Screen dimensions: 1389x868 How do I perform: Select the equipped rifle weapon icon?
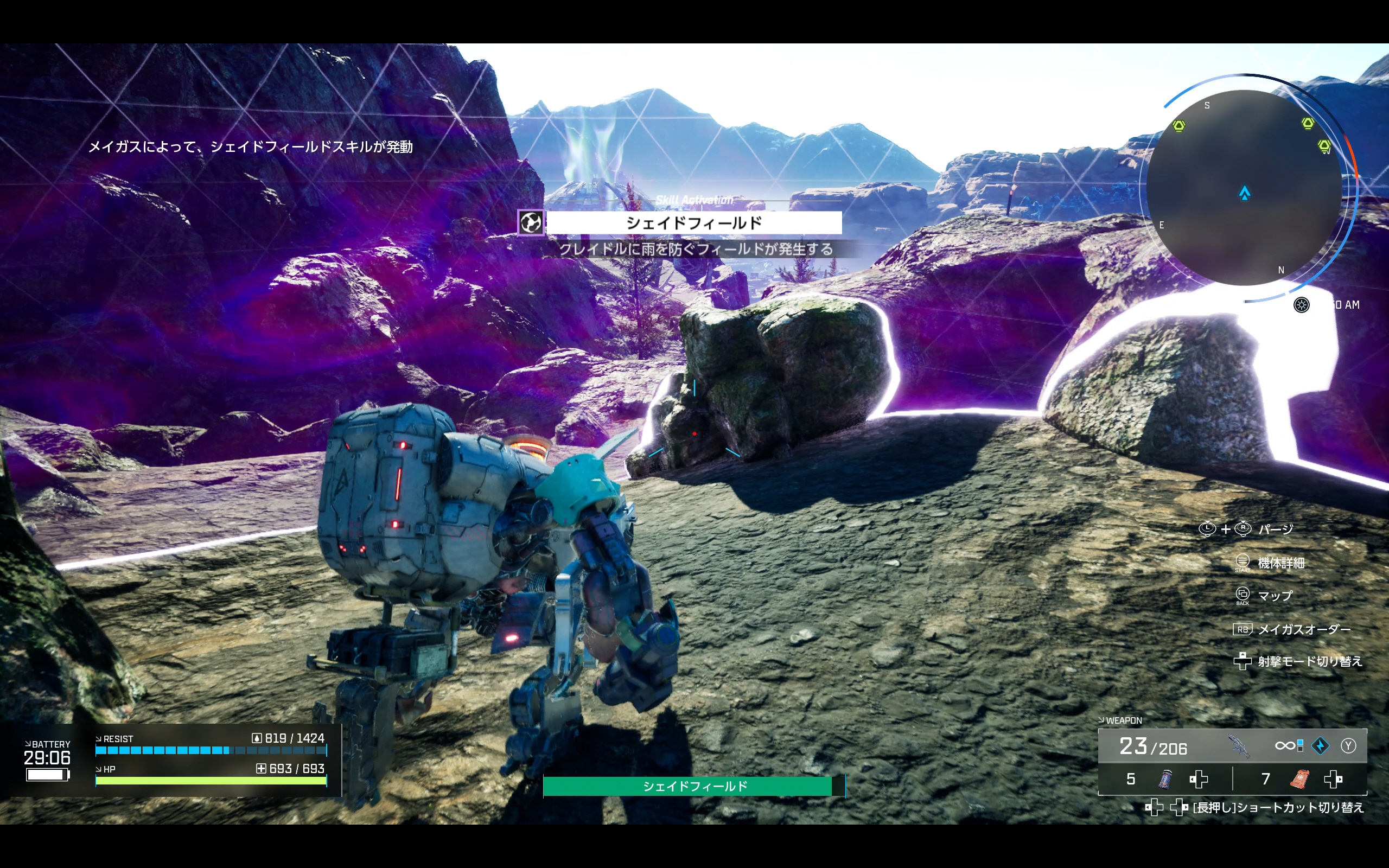click(1238, 746)
